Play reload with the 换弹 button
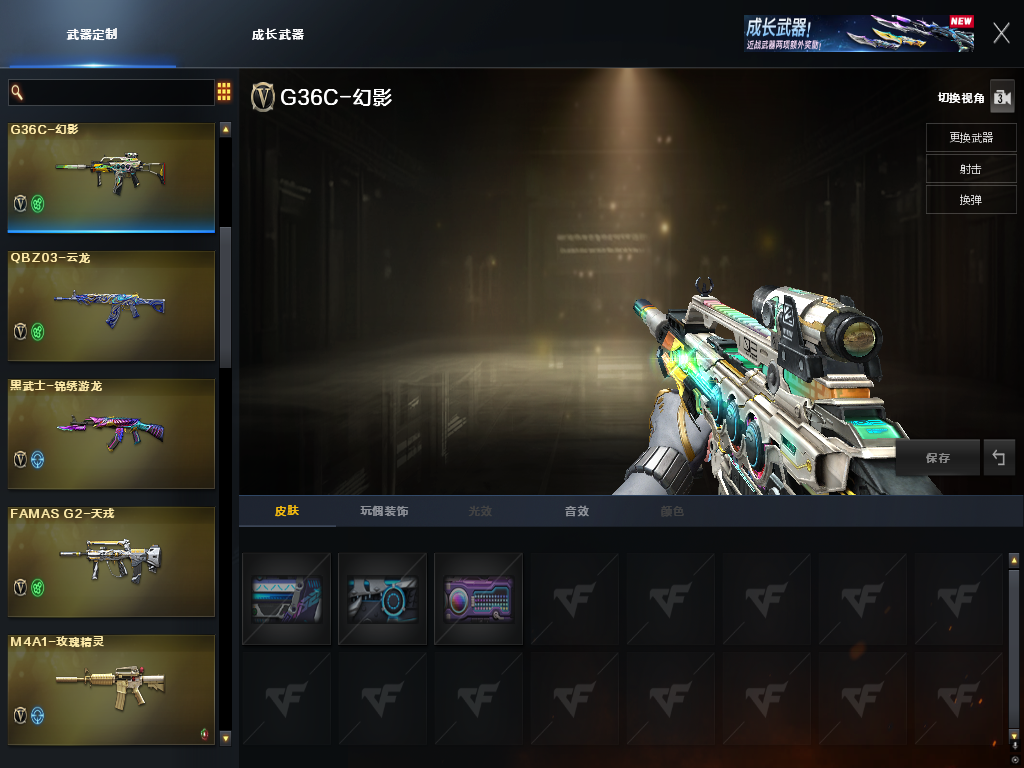 click(x=971, y=199)
